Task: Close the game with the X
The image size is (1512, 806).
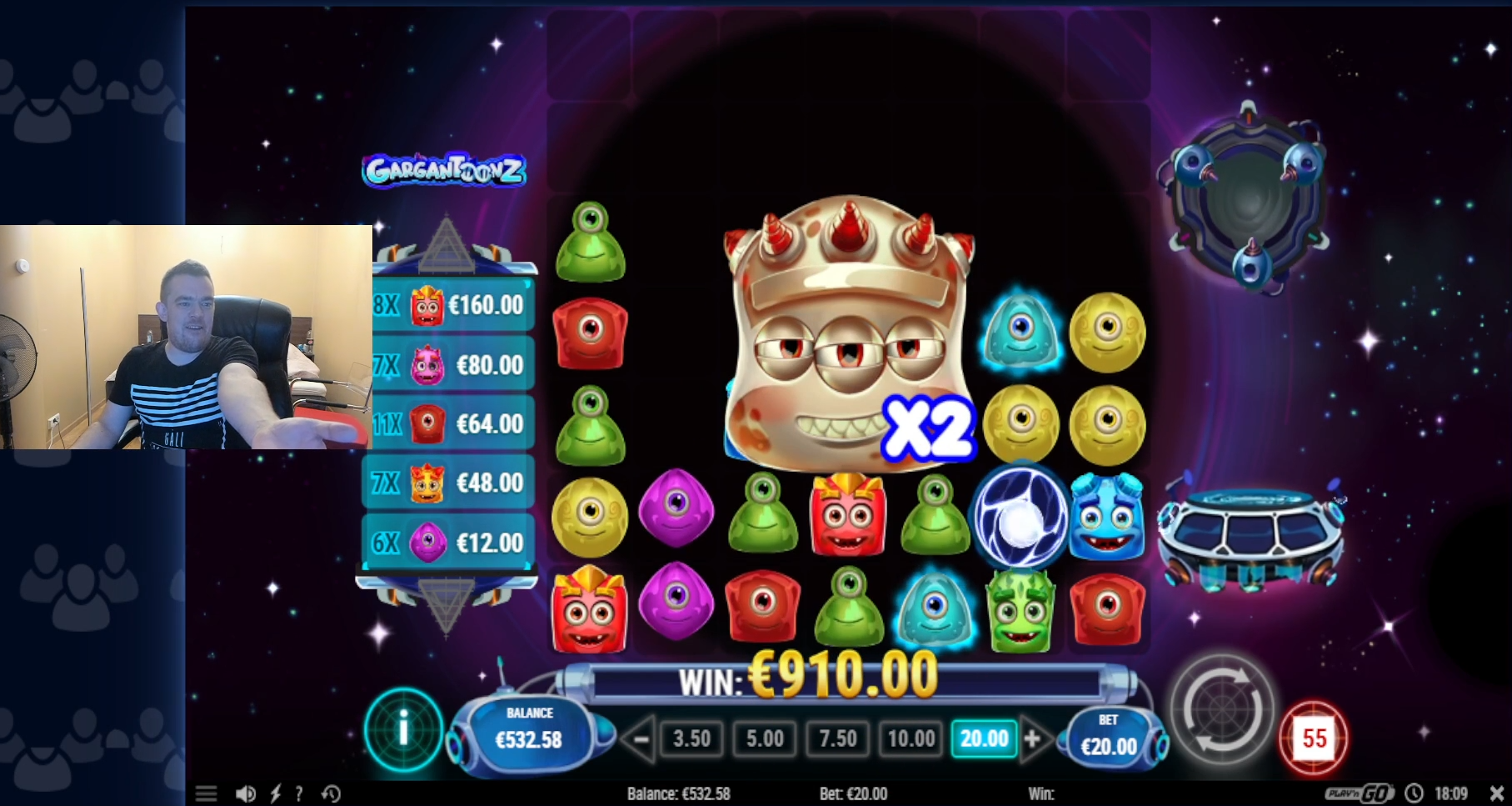Action: 1496,793
